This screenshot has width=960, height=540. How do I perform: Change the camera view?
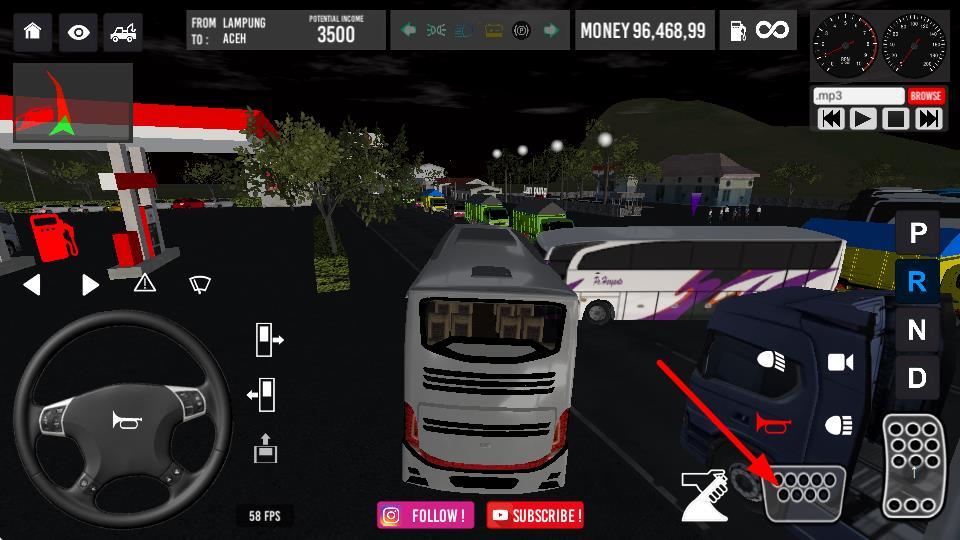[840, 362]
